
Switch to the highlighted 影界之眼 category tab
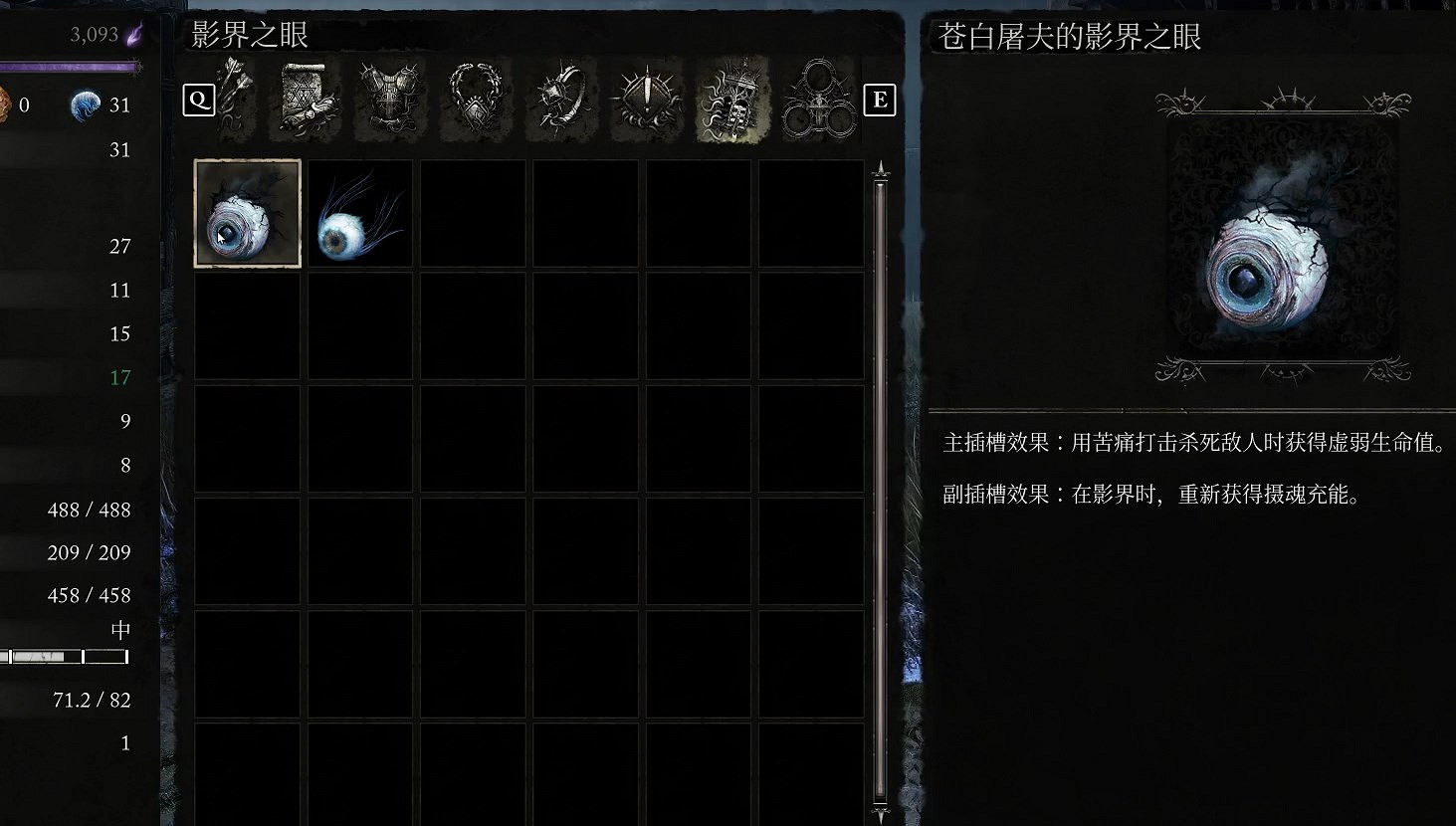coord(731,100)
